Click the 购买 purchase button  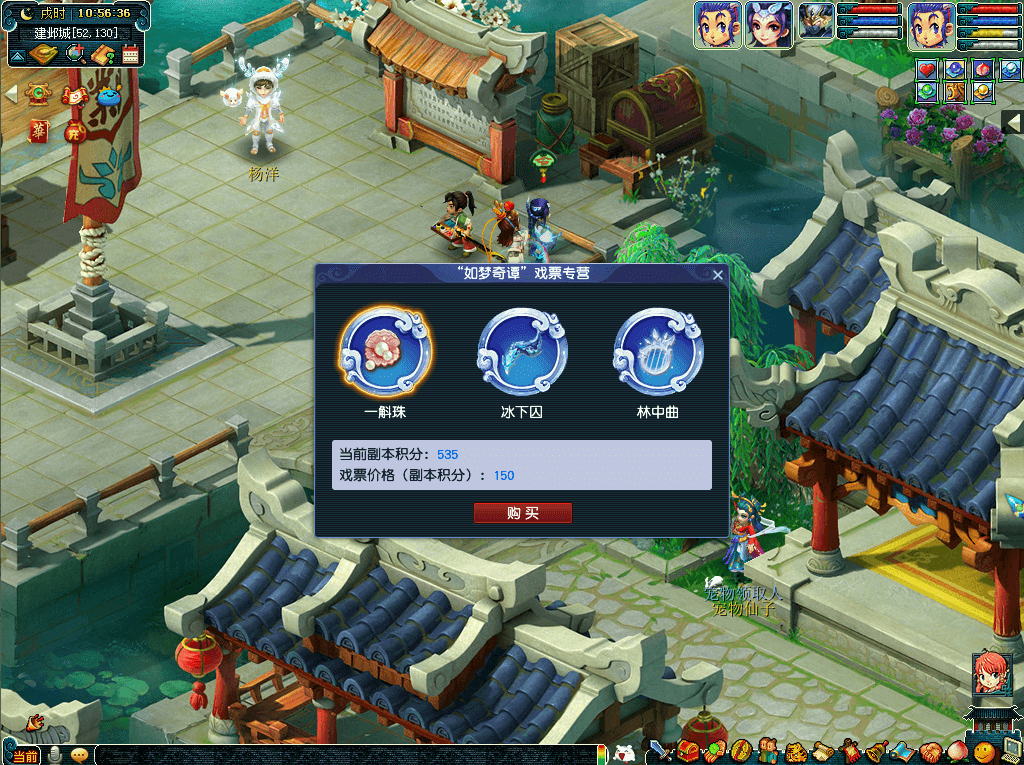522,513
